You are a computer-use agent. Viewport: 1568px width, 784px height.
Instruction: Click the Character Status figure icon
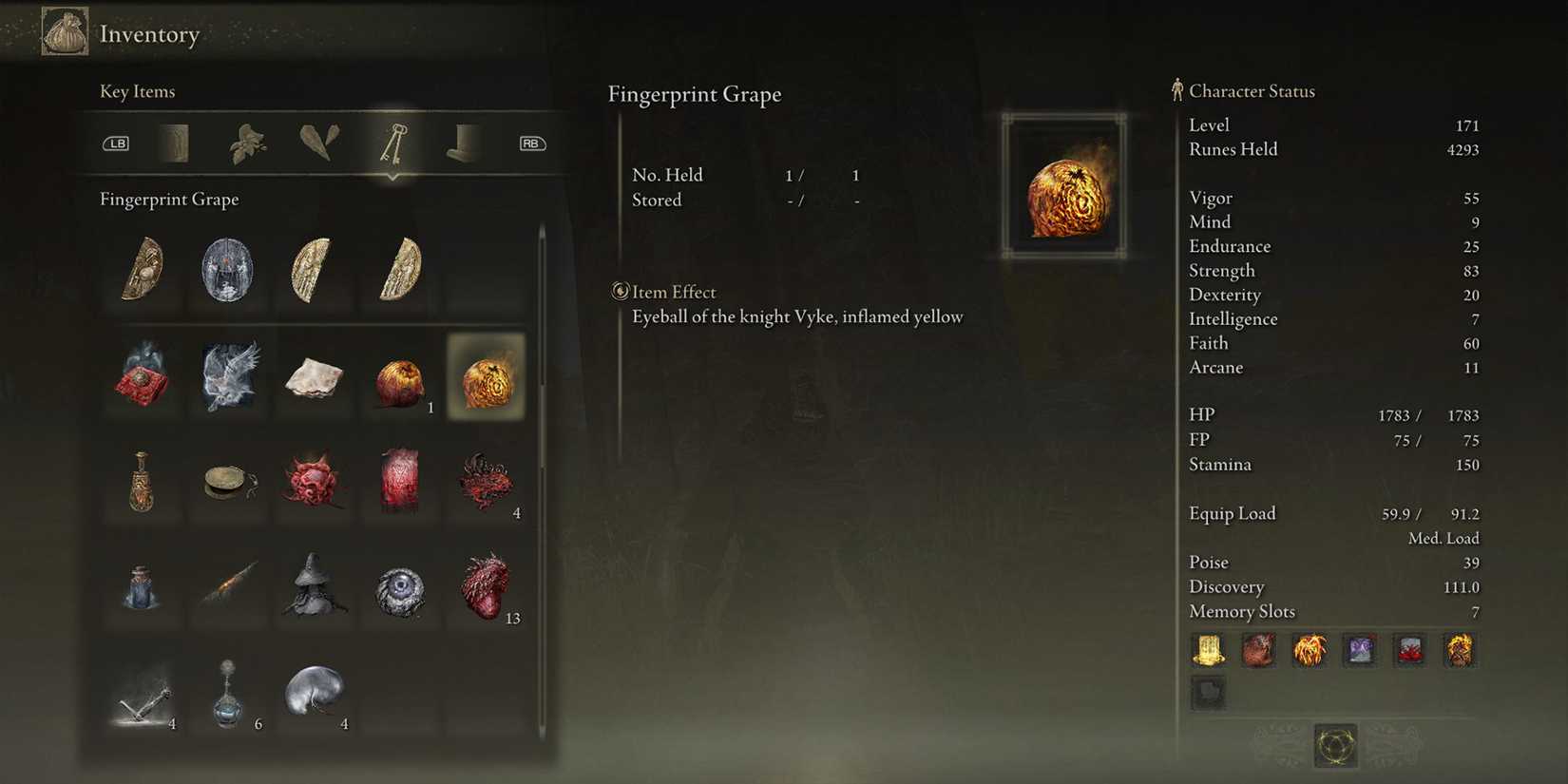pos(1176,90)
